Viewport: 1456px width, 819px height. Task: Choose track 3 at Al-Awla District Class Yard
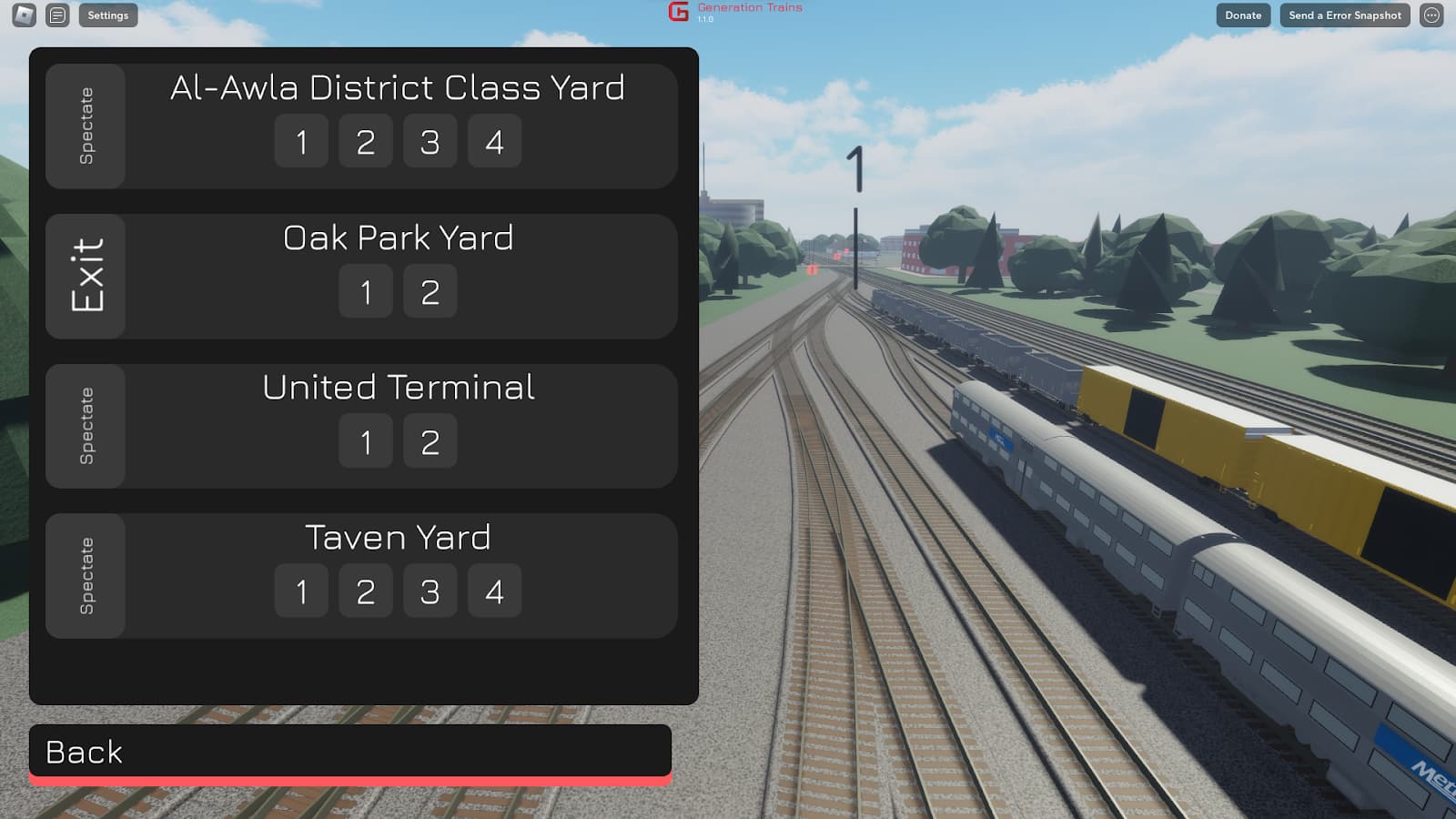pos(430,141)
